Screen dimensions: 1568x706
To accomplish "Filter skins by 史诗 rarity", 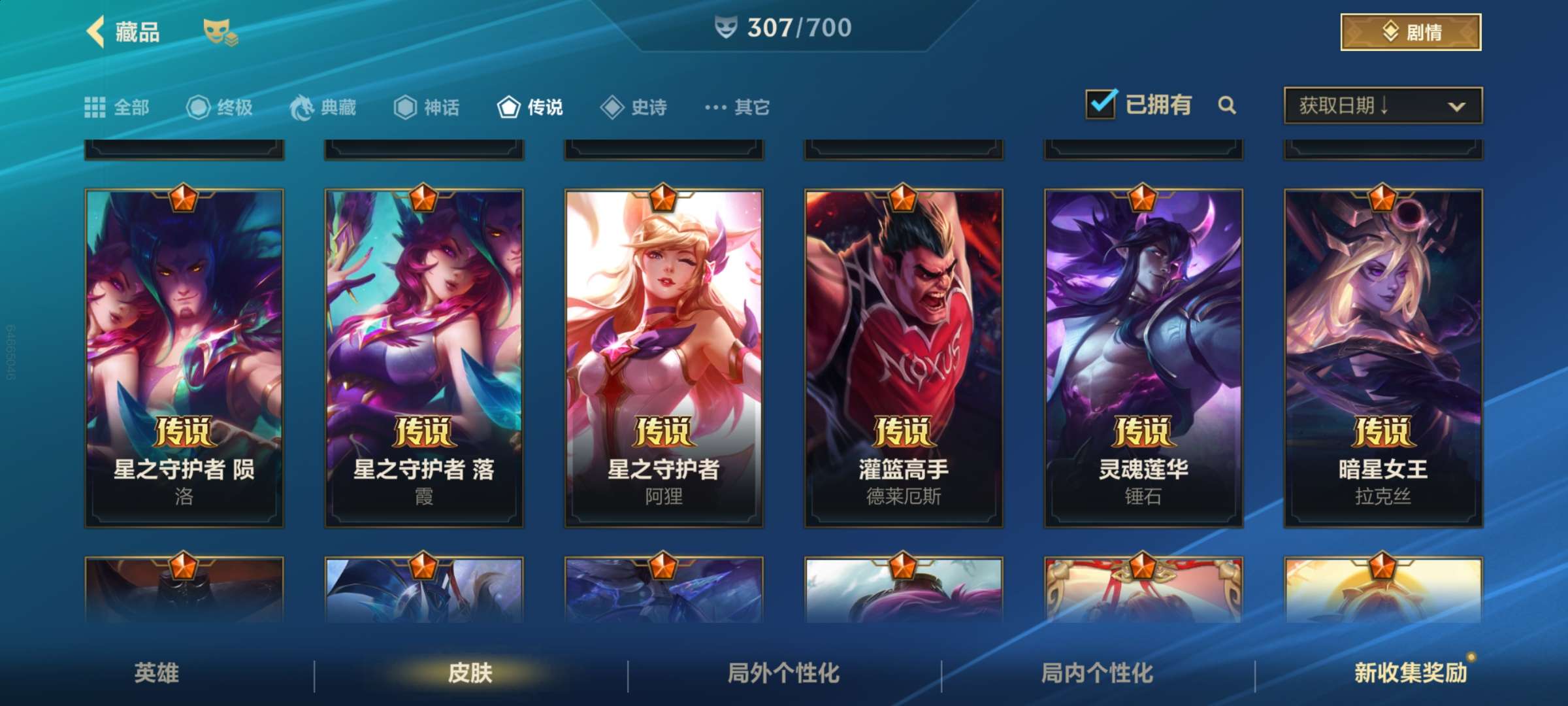I will (634, 107).
